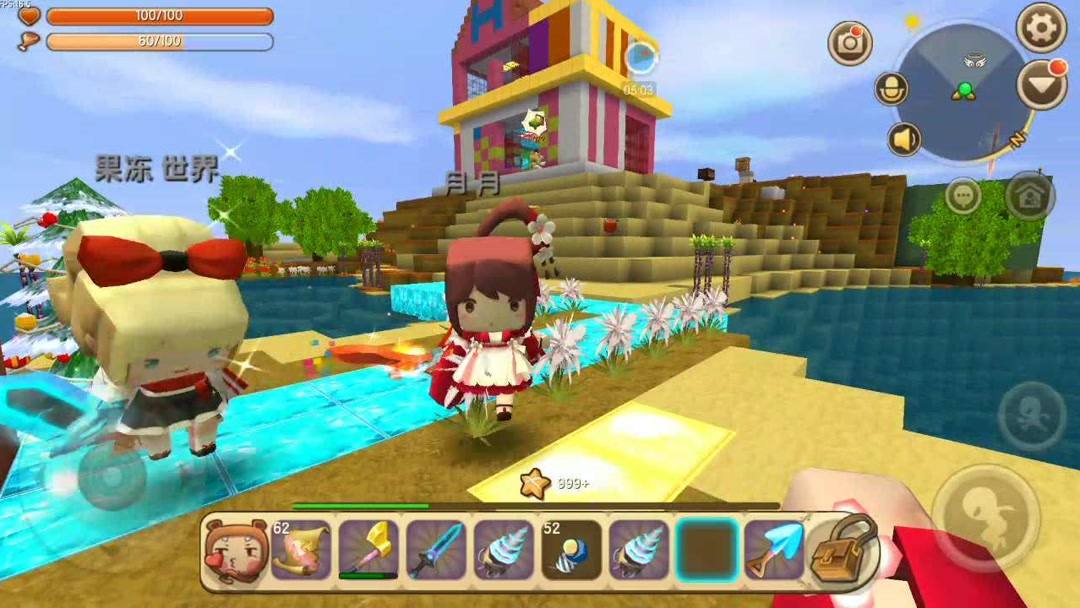Open the gear settings menu
This screenshot has height=608, width=1080.
pyautogui.click(x=1041, y=28)
